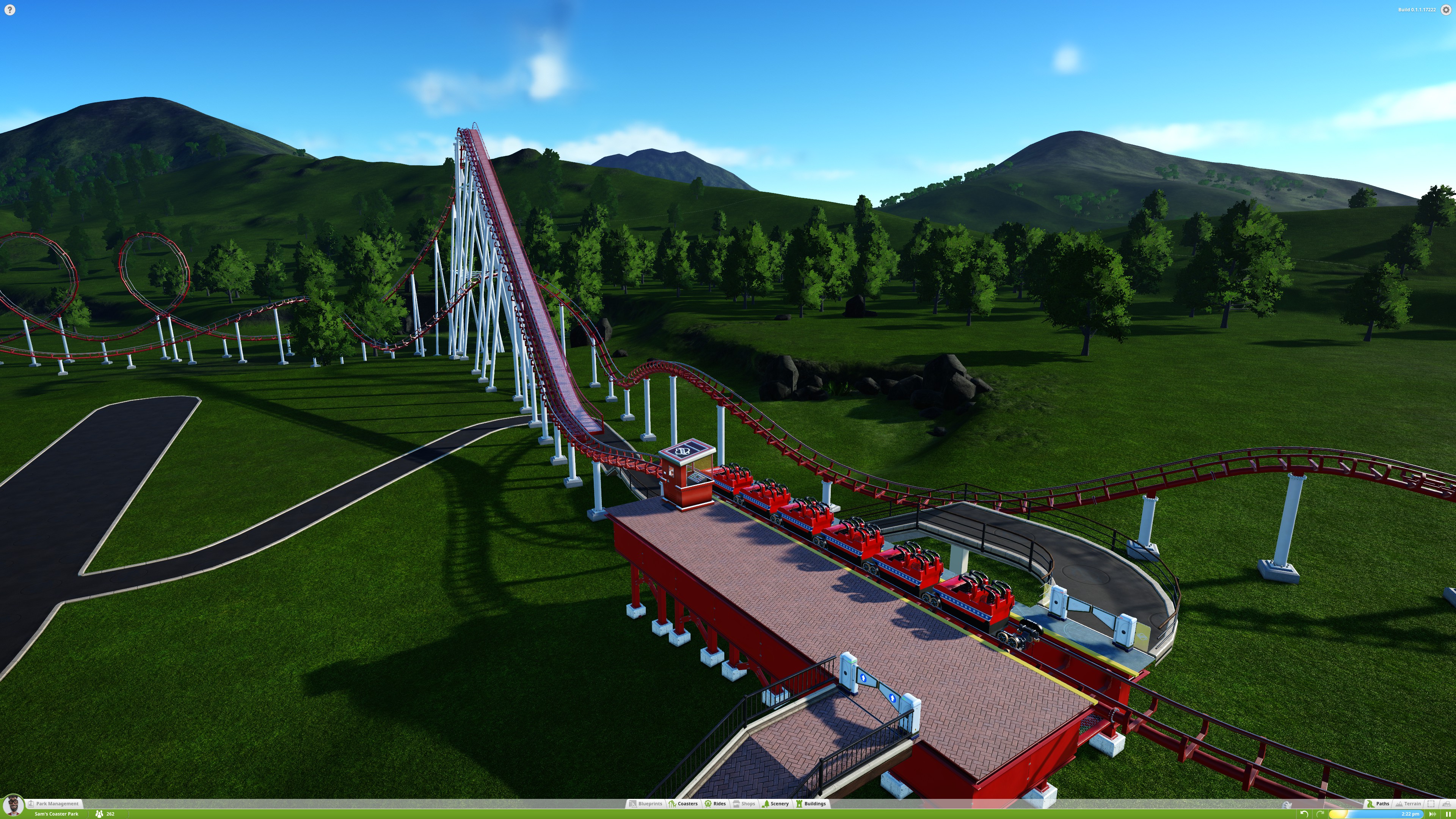Pause the game simulation
The width and height of the screenshot is (1456, 819).
click(1448, 814)
